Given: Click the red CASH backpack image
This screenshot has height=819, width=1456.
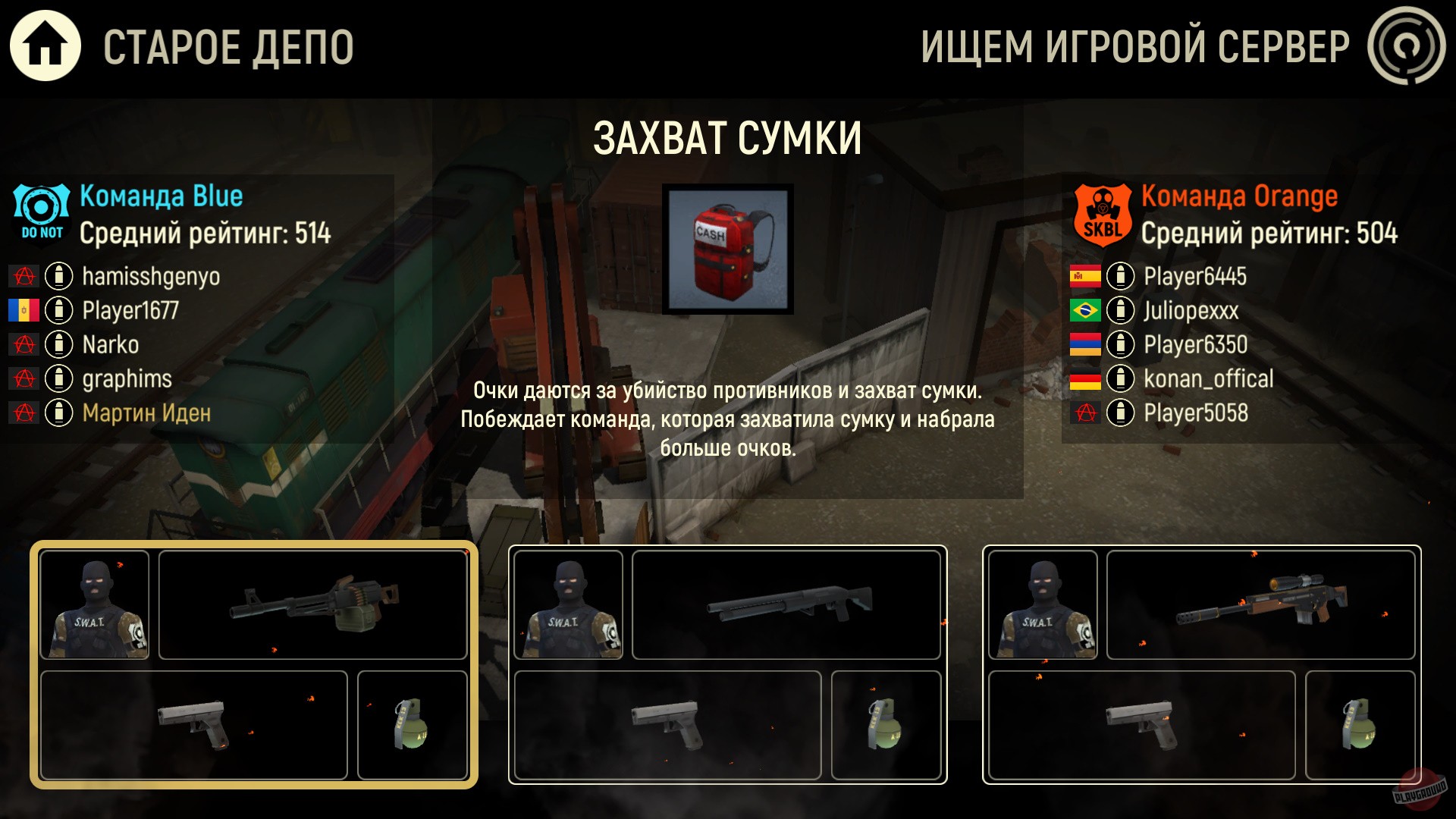Looking at the screenshot, I should click(726, 250).
